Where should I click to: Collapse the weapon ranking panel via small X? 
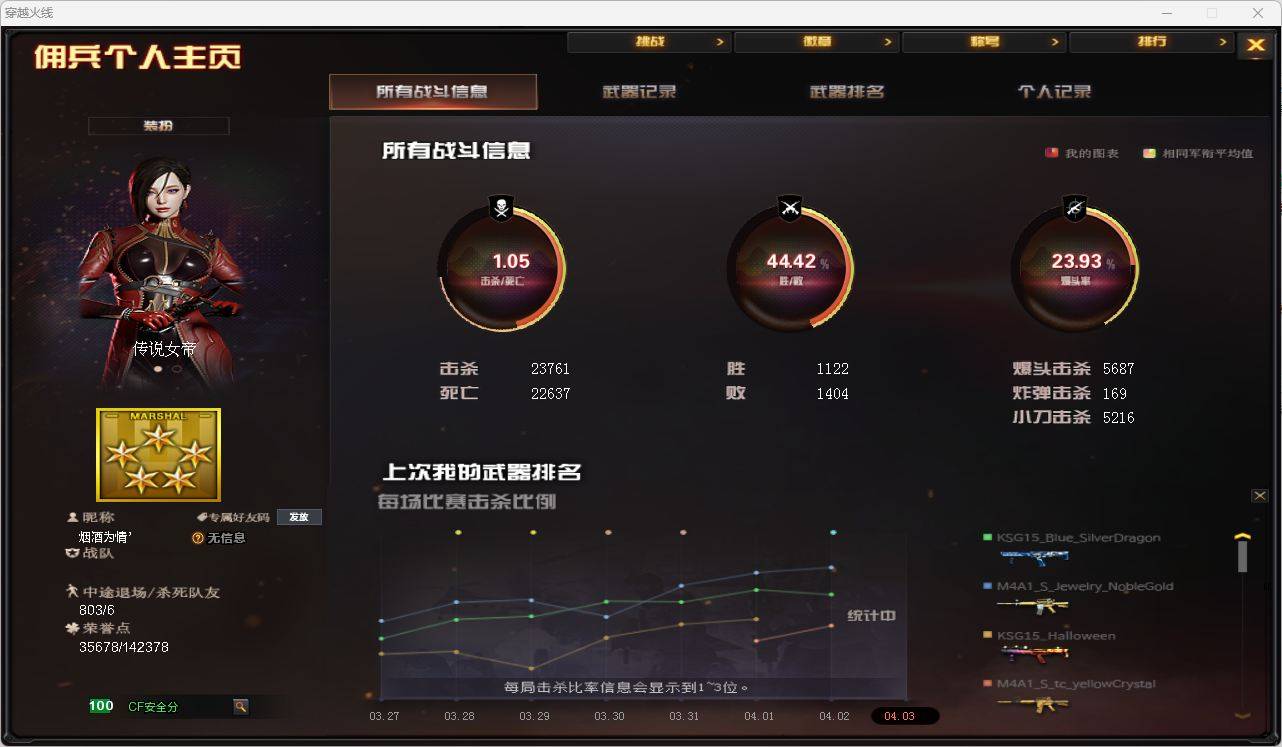(x=1260, y=495)
